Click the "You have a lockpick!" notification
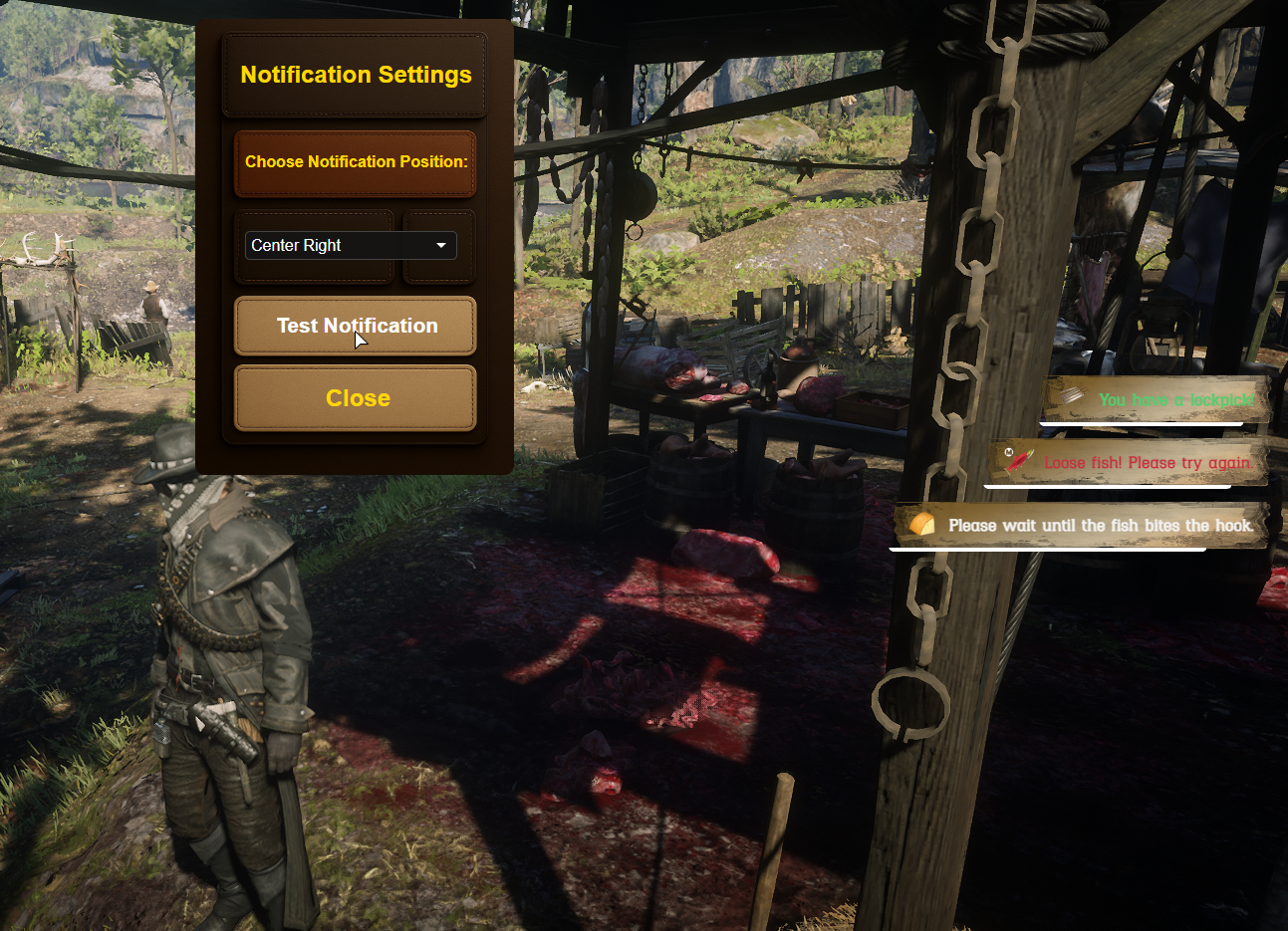 pyautogui.click(x=1158, y=400)
